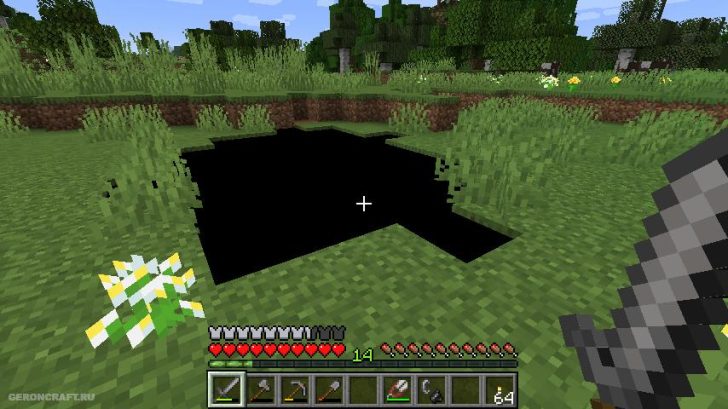728x409 pixels.
Task: Equip the flint and steel slot
Action: (x=433, y=389)
